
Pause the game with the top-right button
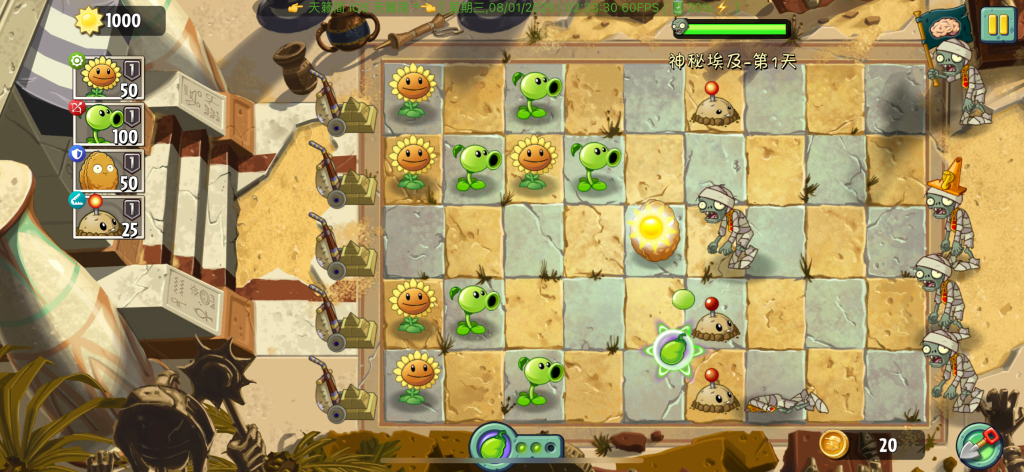997,24
